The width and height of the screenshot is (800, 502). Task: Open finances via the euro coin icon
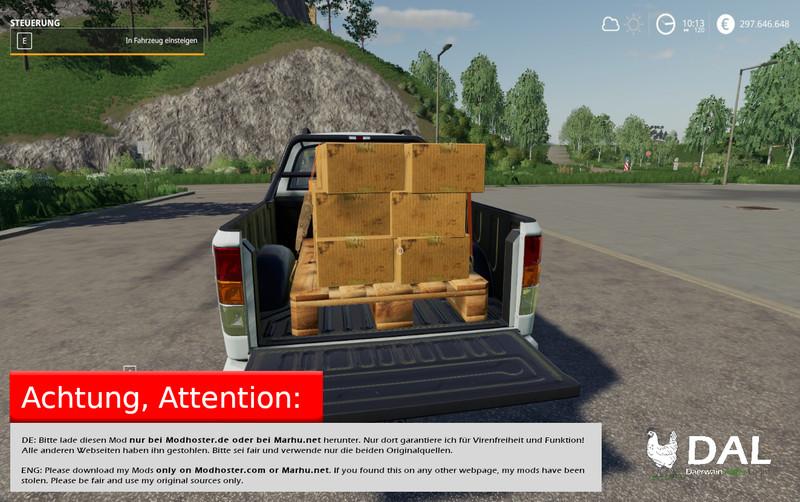pos(725,24)
